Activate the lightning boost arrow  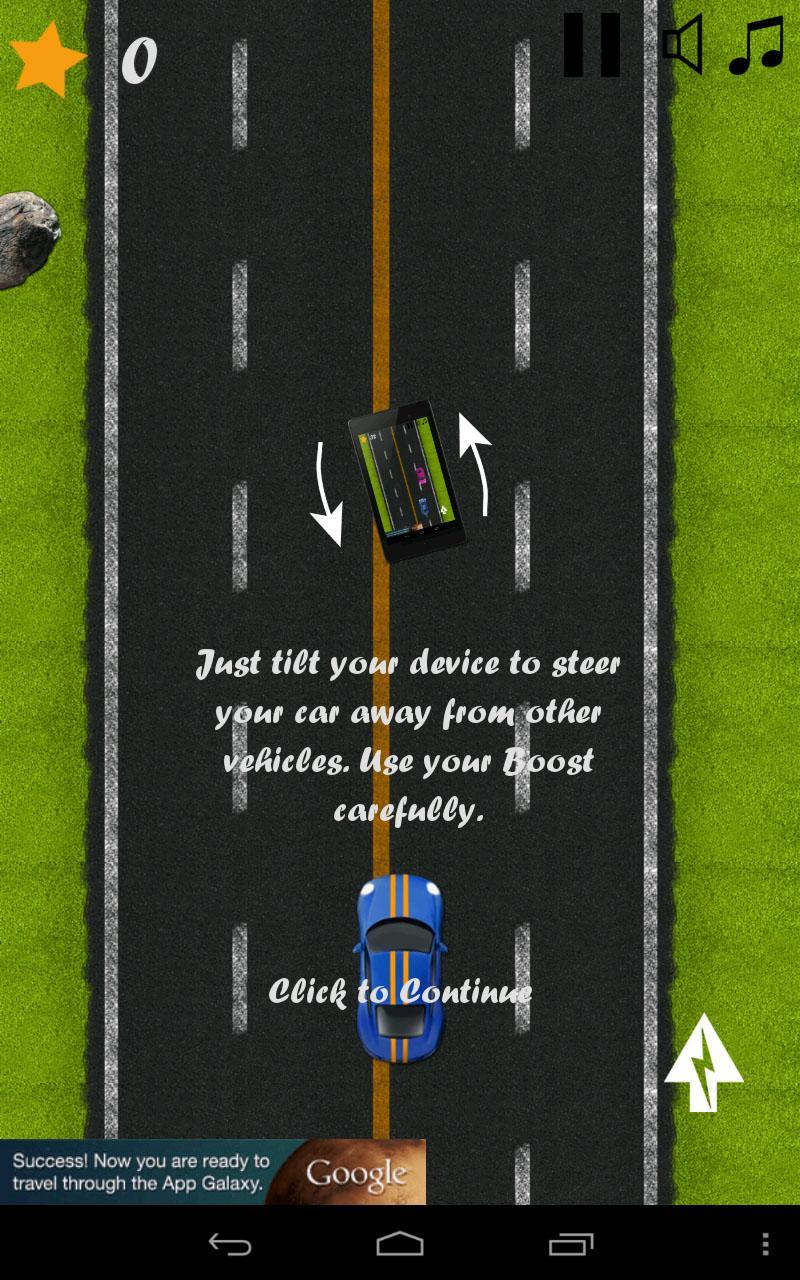tap(704, 1064)
